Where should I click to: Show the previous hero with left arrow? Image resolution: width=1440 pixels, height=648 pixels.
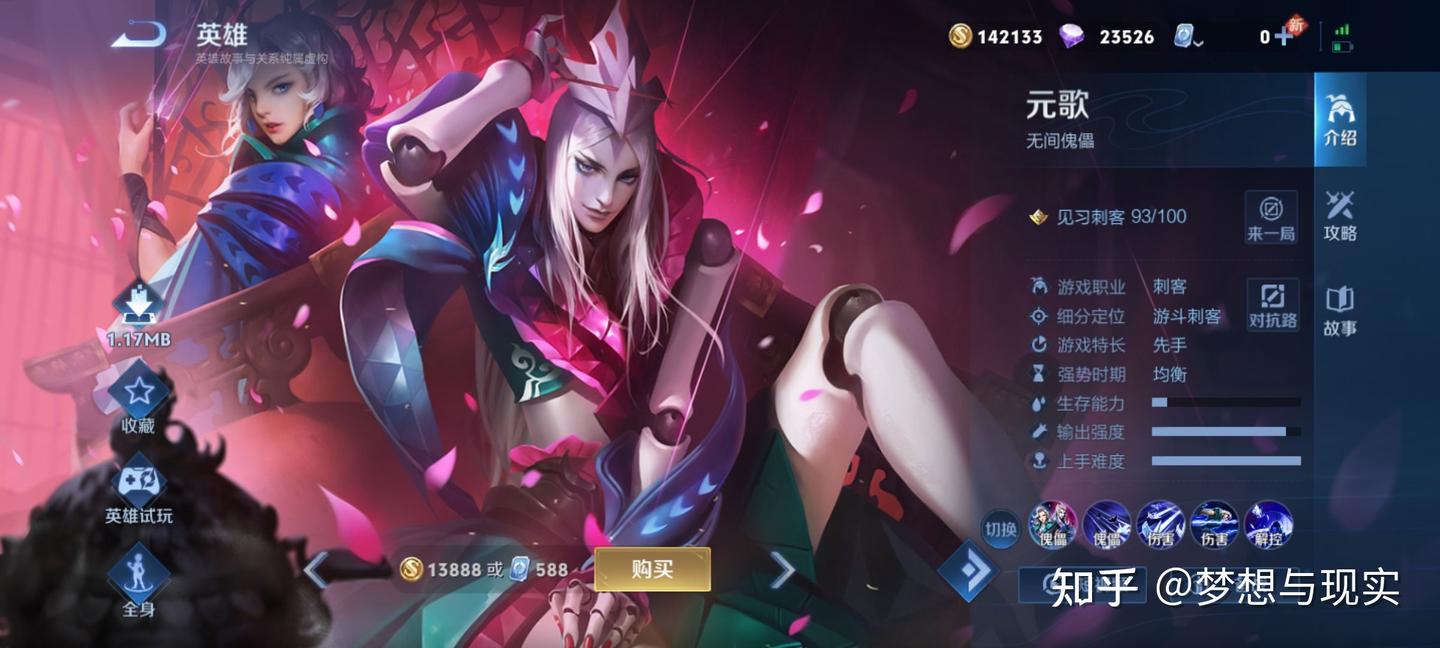pos(316,570)
